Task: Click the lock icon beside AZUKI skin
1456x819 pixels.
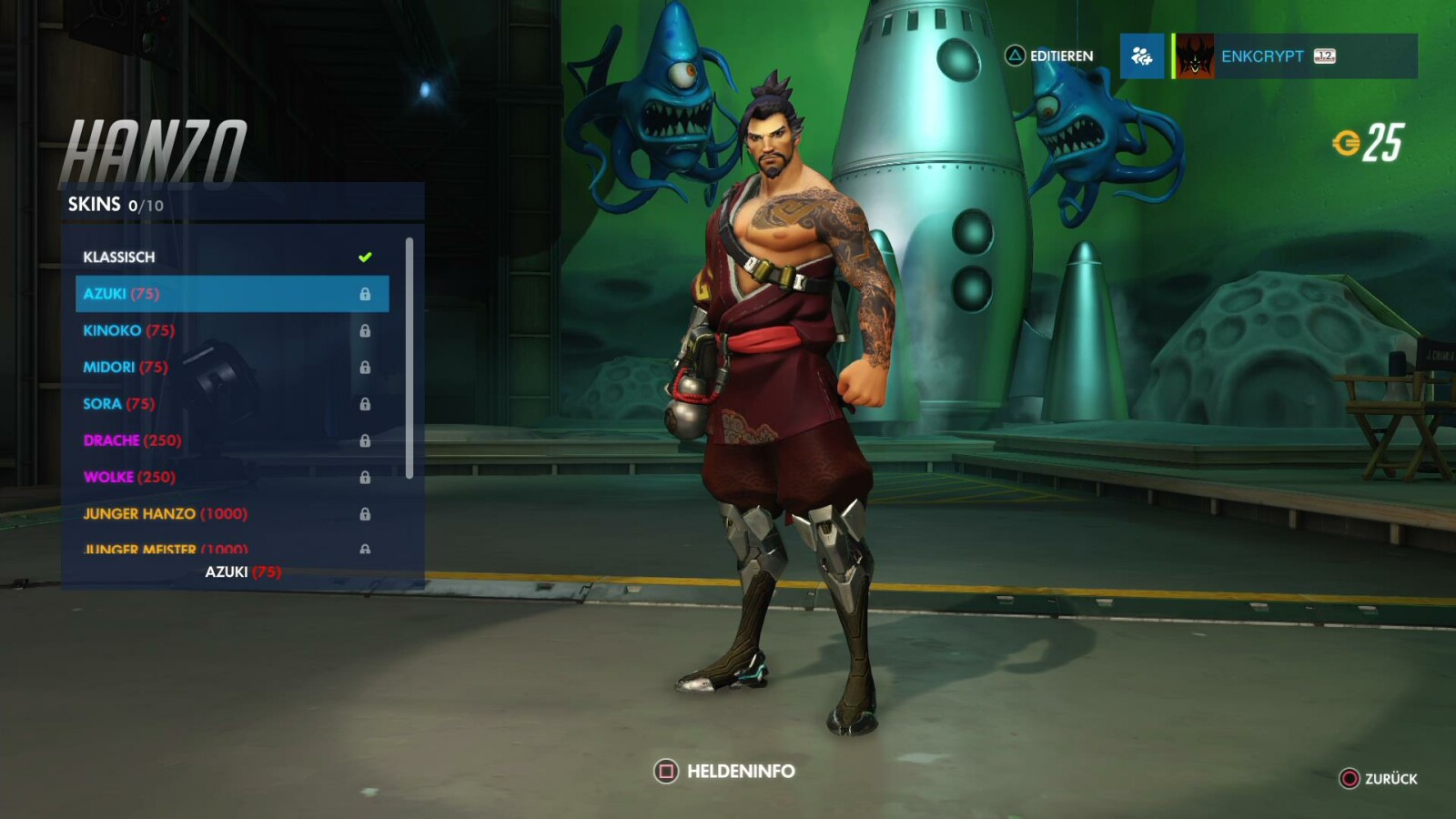Action: click(x=368, y=294)
